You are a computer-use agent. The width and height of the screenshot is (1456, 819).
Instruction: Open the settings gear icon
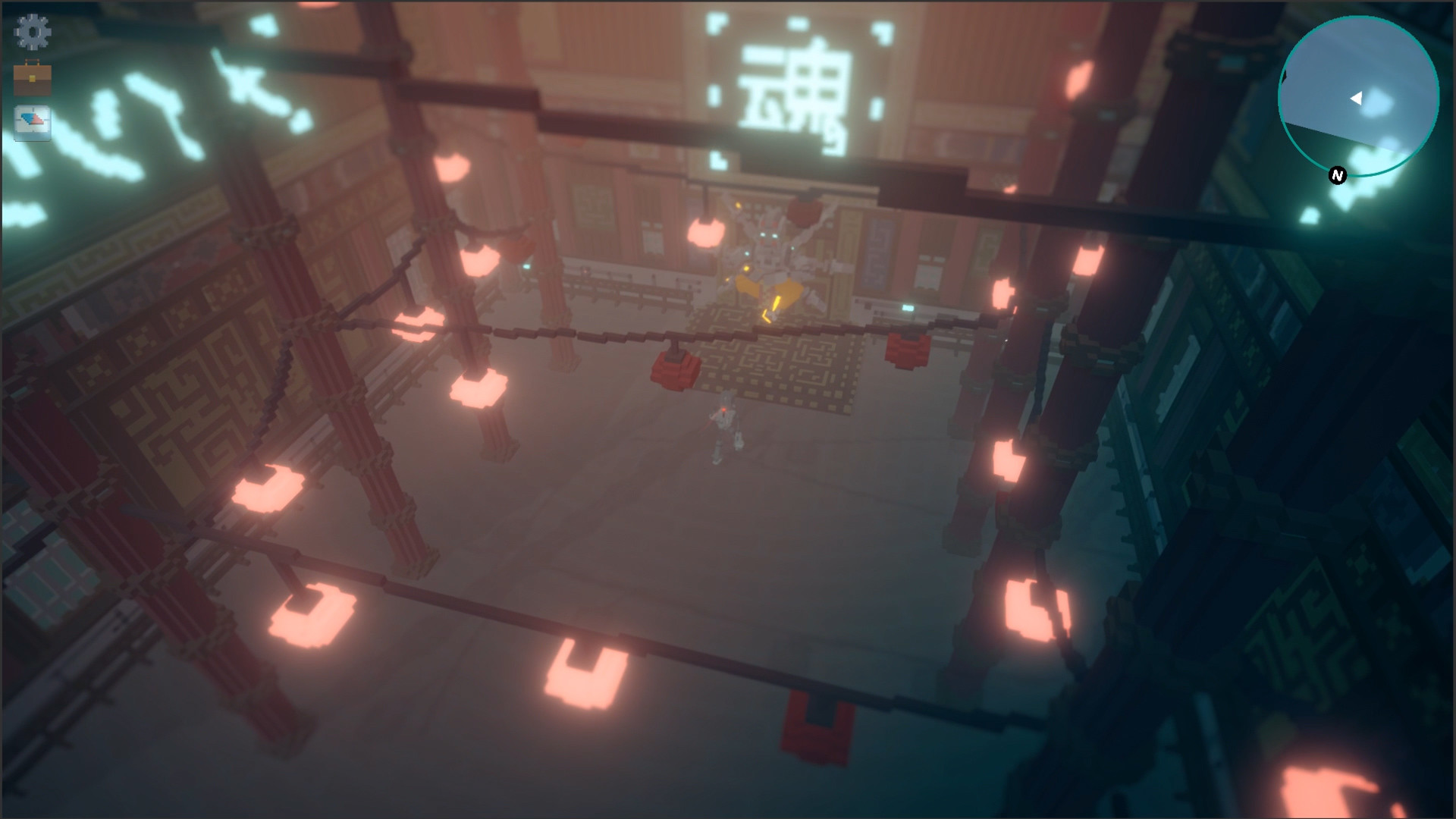tap(32, 32)
